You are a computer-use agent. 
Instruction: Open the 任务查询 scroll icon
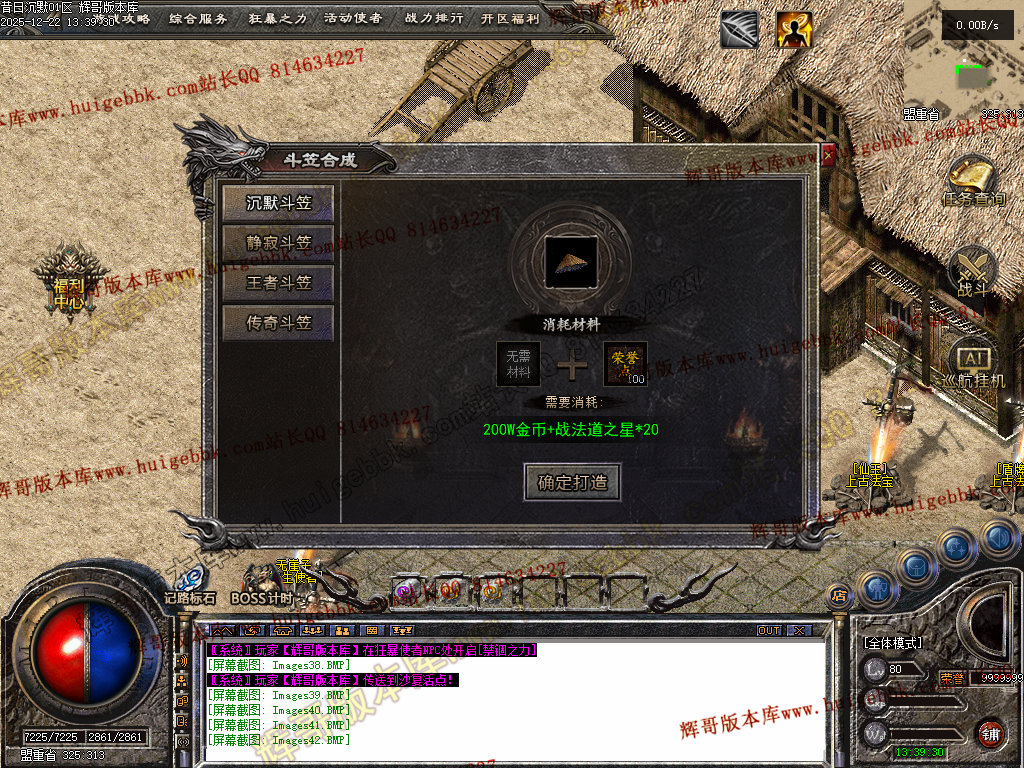coord(974,182)
